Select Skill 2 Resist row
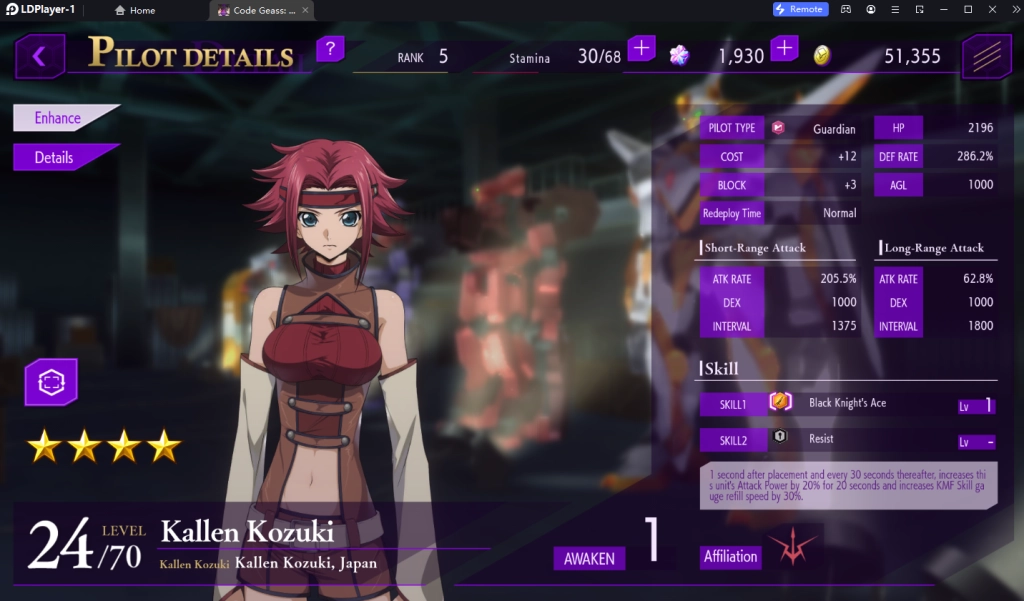The image size is (1024, 601). (x=848, y=440)
